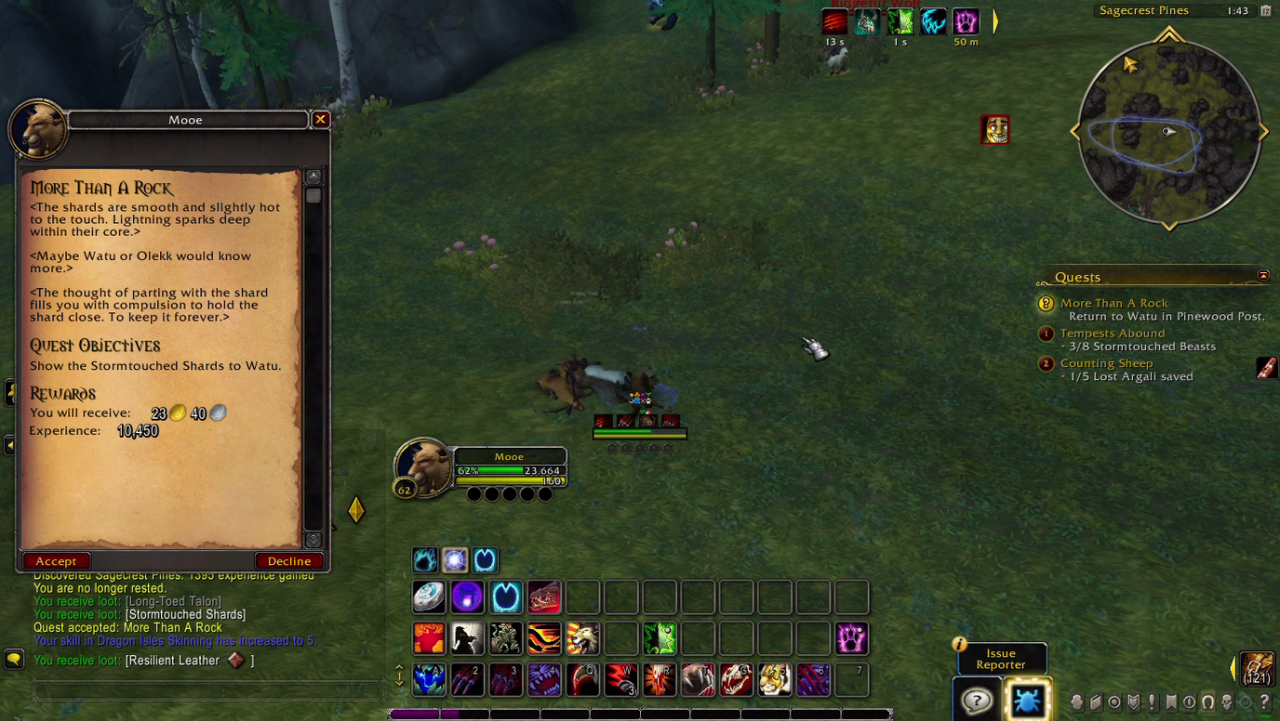This screenshot has width=1280, height=721.
Task: Open the question-mark speech bubble help button
Action: coord(976,699)
